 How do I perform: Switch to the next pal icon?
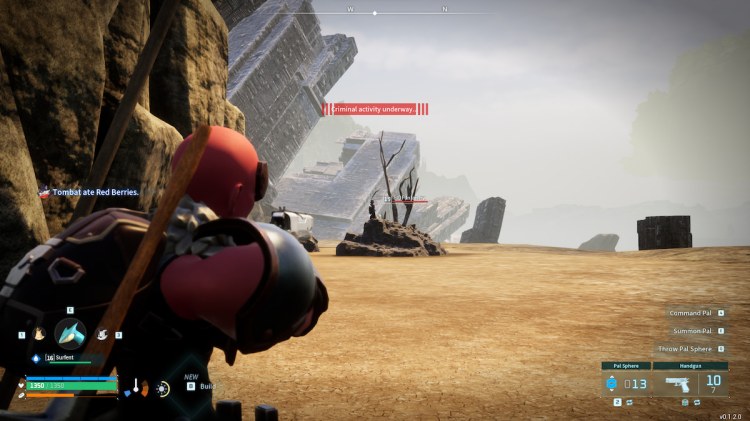(102, 333)
